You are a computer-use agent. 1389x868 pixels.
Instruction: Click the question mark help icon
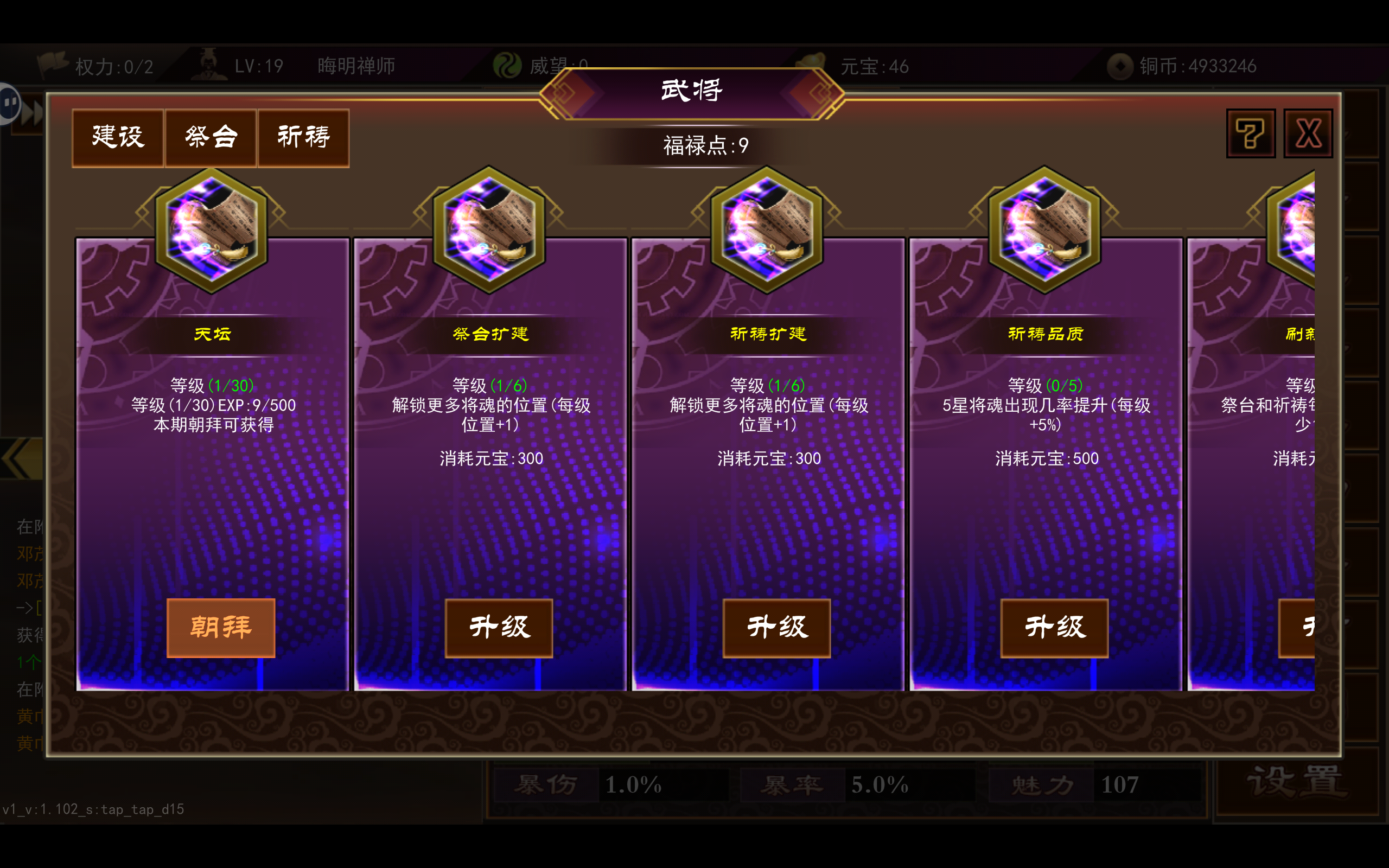tap(1250, 133)
